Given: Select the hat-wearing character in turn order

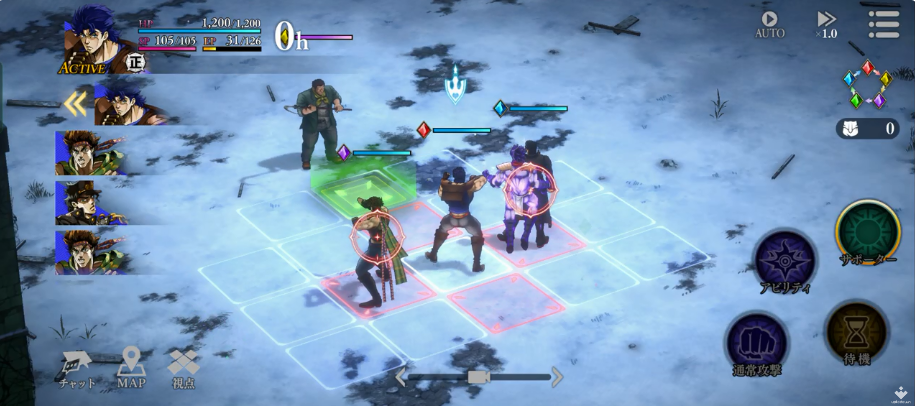Looking at the screenshot, I should click(90, 202).
